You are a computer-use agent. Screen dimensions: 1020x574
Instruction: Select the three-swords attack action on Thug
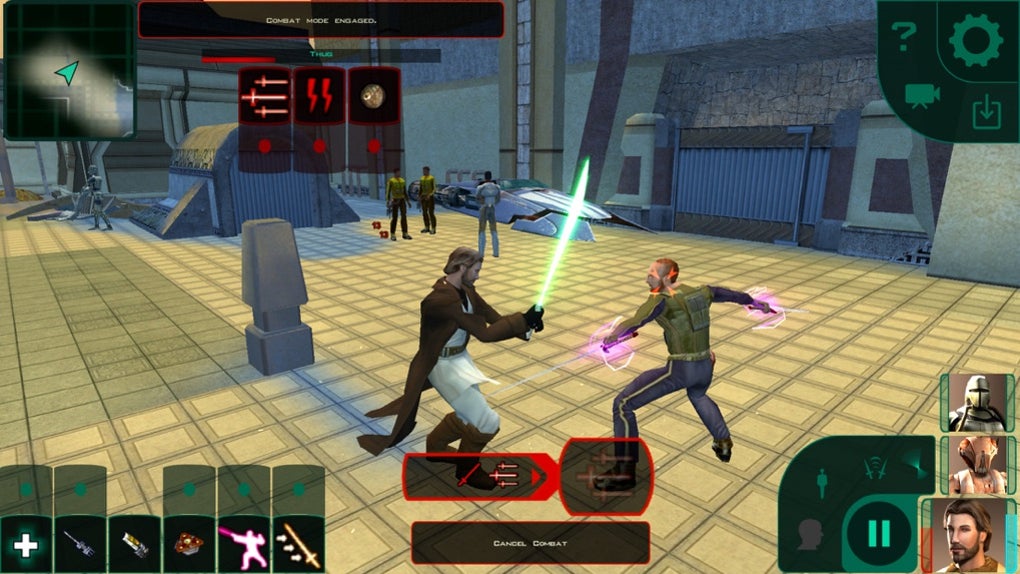coord(265,97)
